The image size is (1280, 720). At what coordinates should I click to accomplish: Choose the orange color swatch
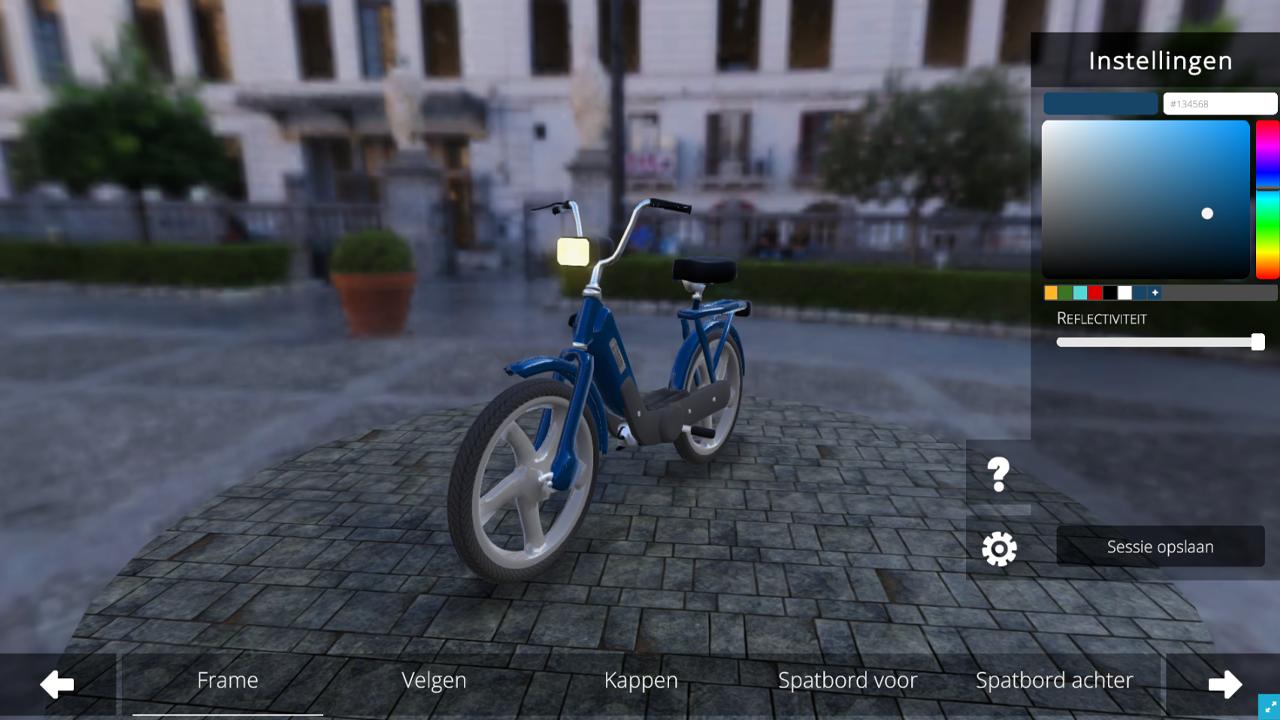click(1051, 293)
